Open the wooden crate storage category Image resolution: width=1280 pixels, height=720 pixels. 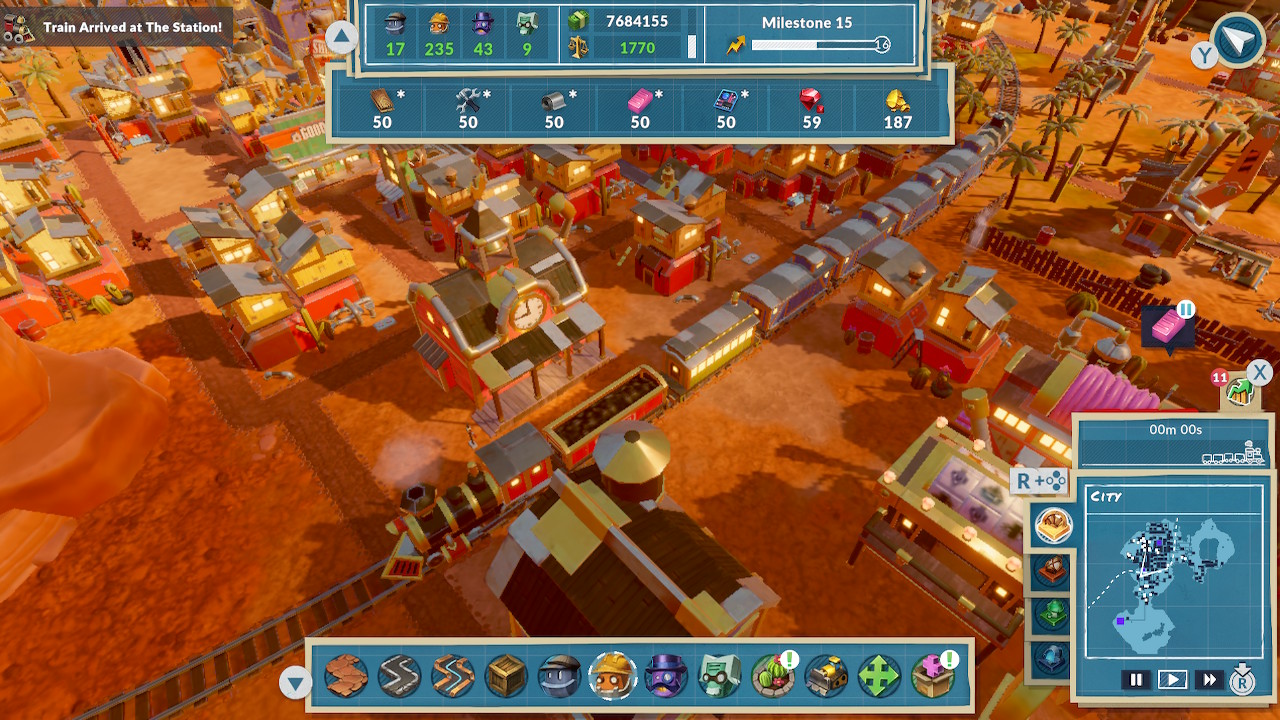[506, 677]
